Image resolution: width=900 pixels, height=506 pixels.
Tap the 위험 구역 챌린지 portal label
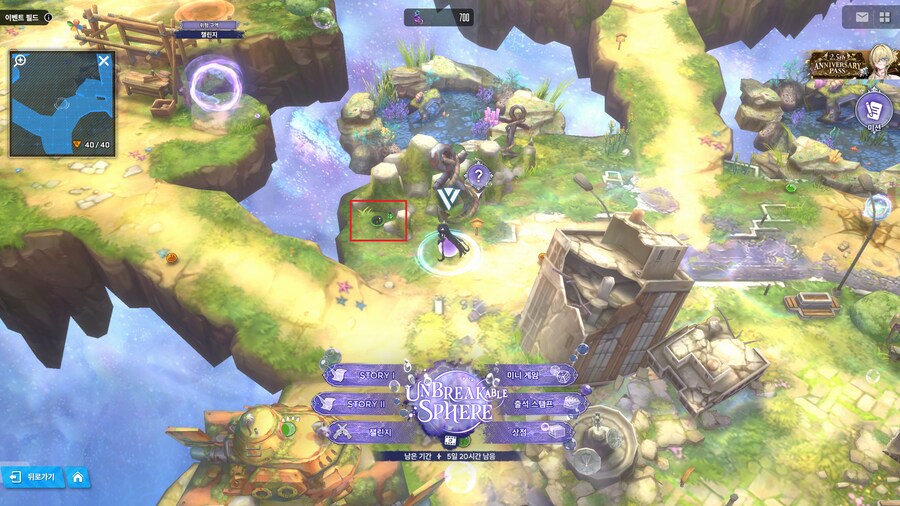tap(204, 29)
